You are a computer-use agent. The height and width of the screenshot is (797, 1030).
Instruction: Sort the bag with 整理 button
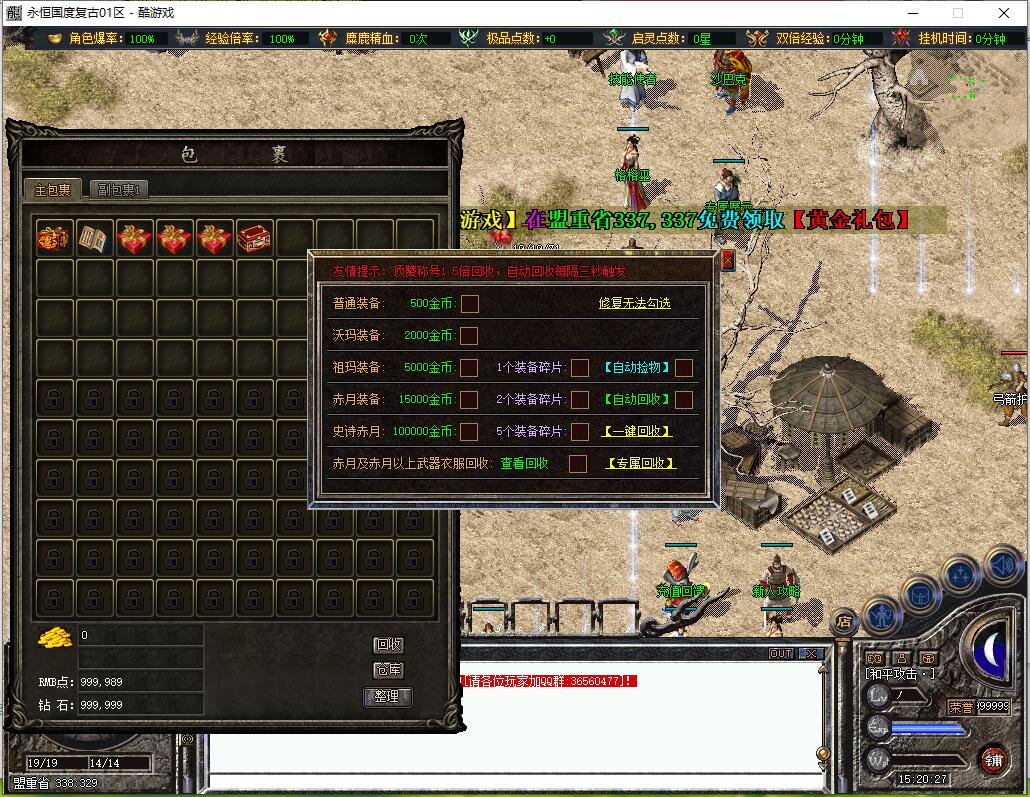[x=388, y=696]
